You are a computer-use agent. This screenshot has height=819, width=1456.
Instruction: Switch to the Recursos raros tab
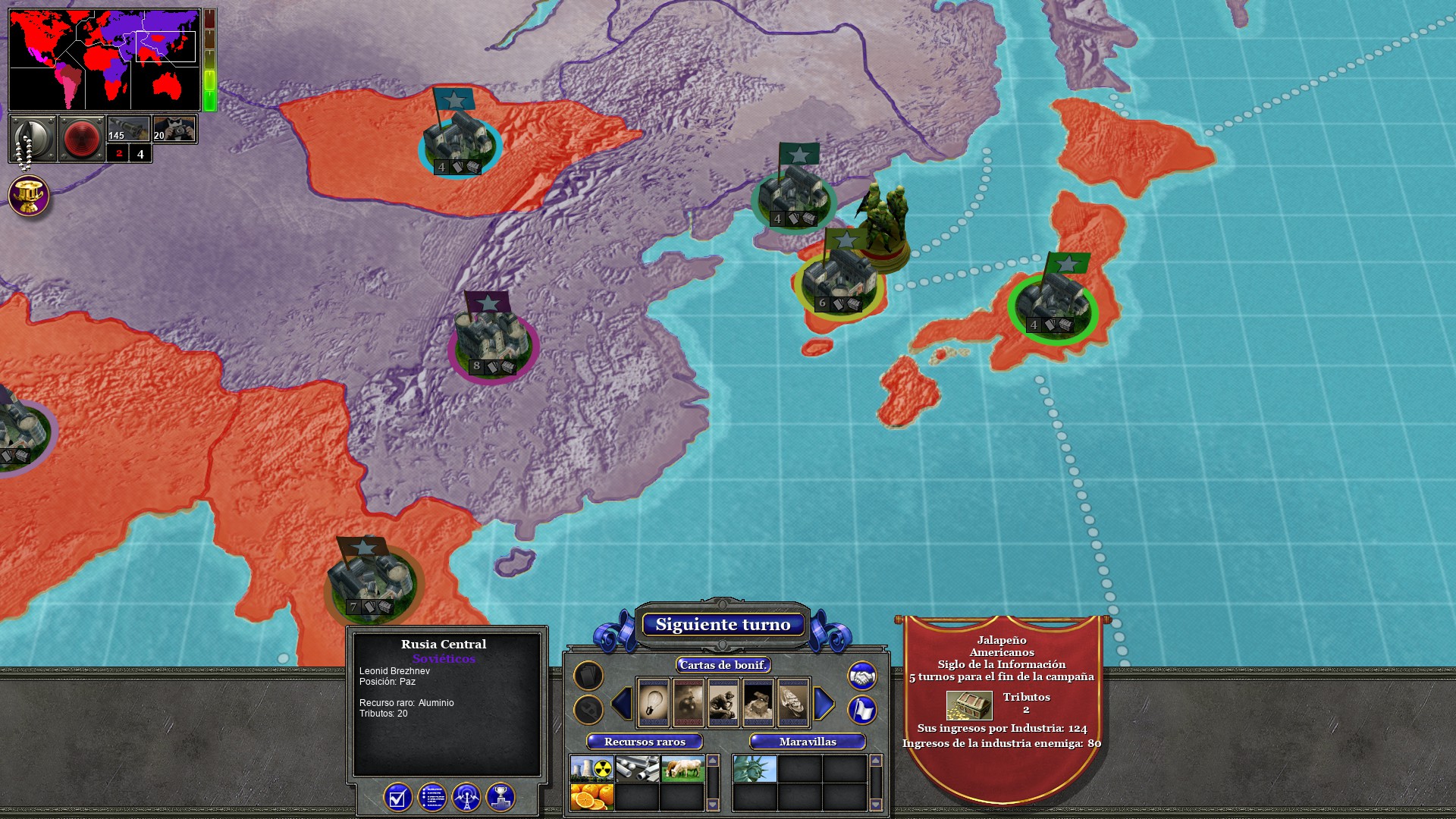pyautogui.click(x=645, y=743)
